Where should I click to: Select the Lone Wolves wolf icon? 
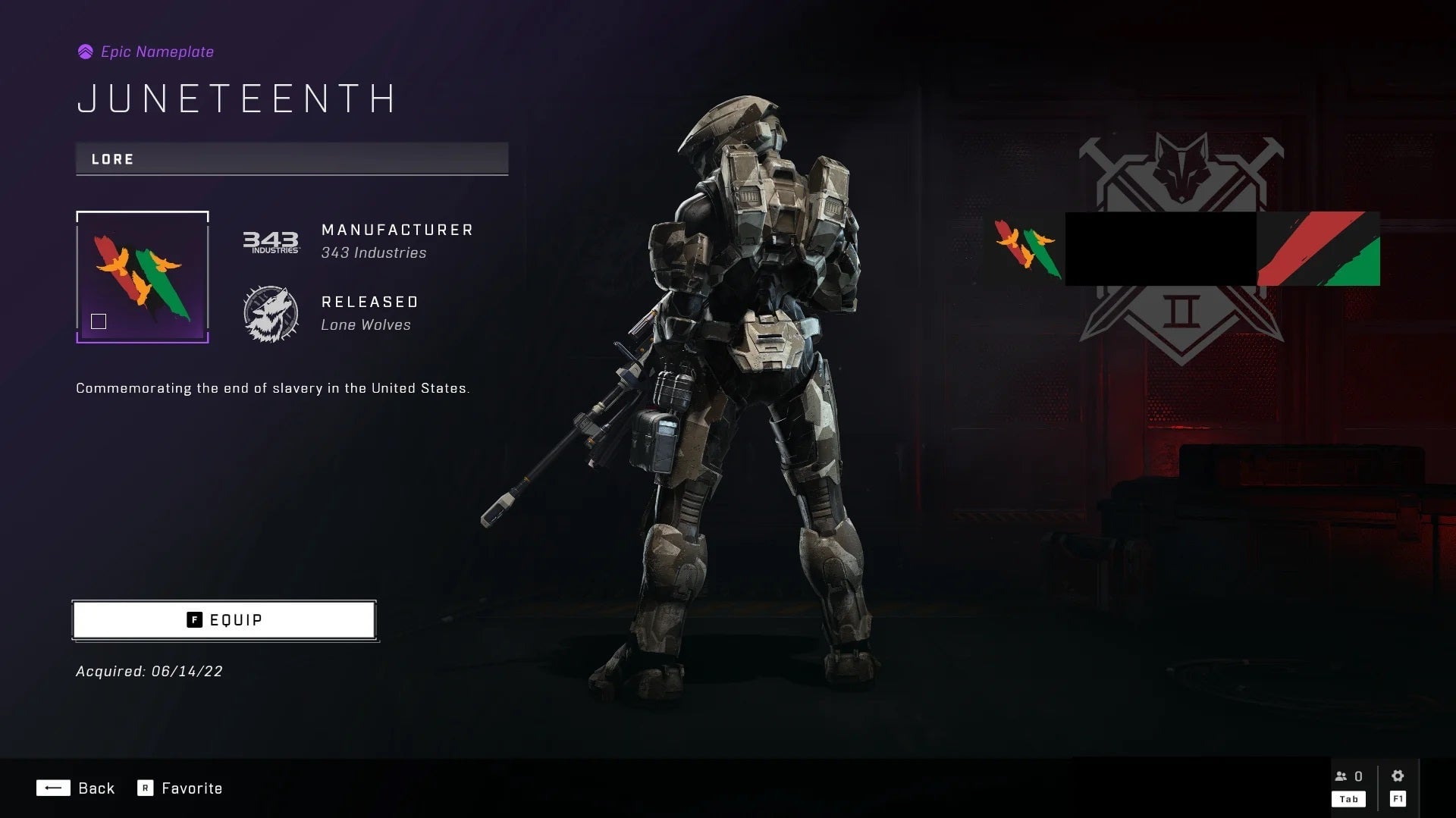pos(269,313)
